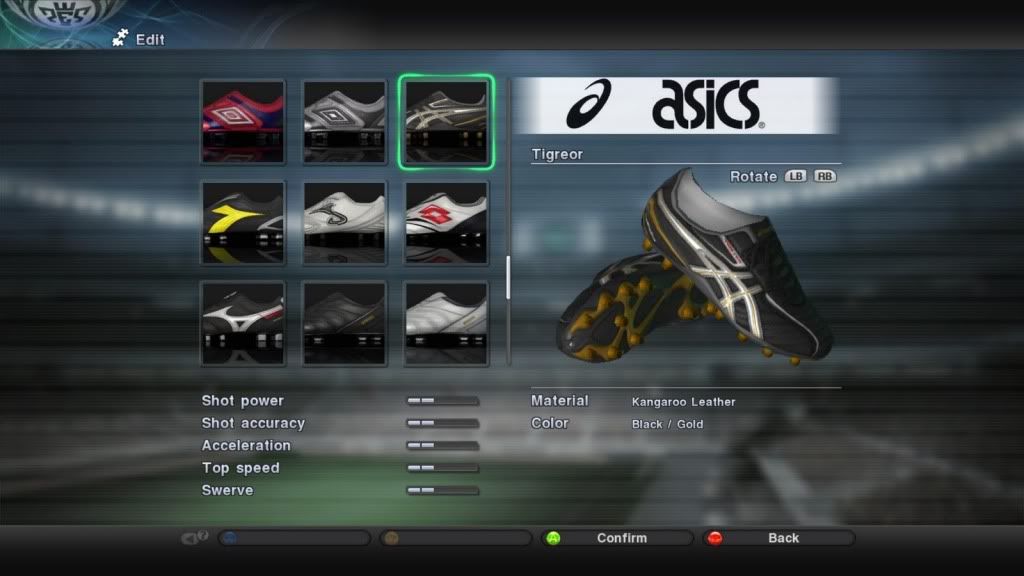
Task: Select the white boot with red Lotto logo
Action: 446,222
